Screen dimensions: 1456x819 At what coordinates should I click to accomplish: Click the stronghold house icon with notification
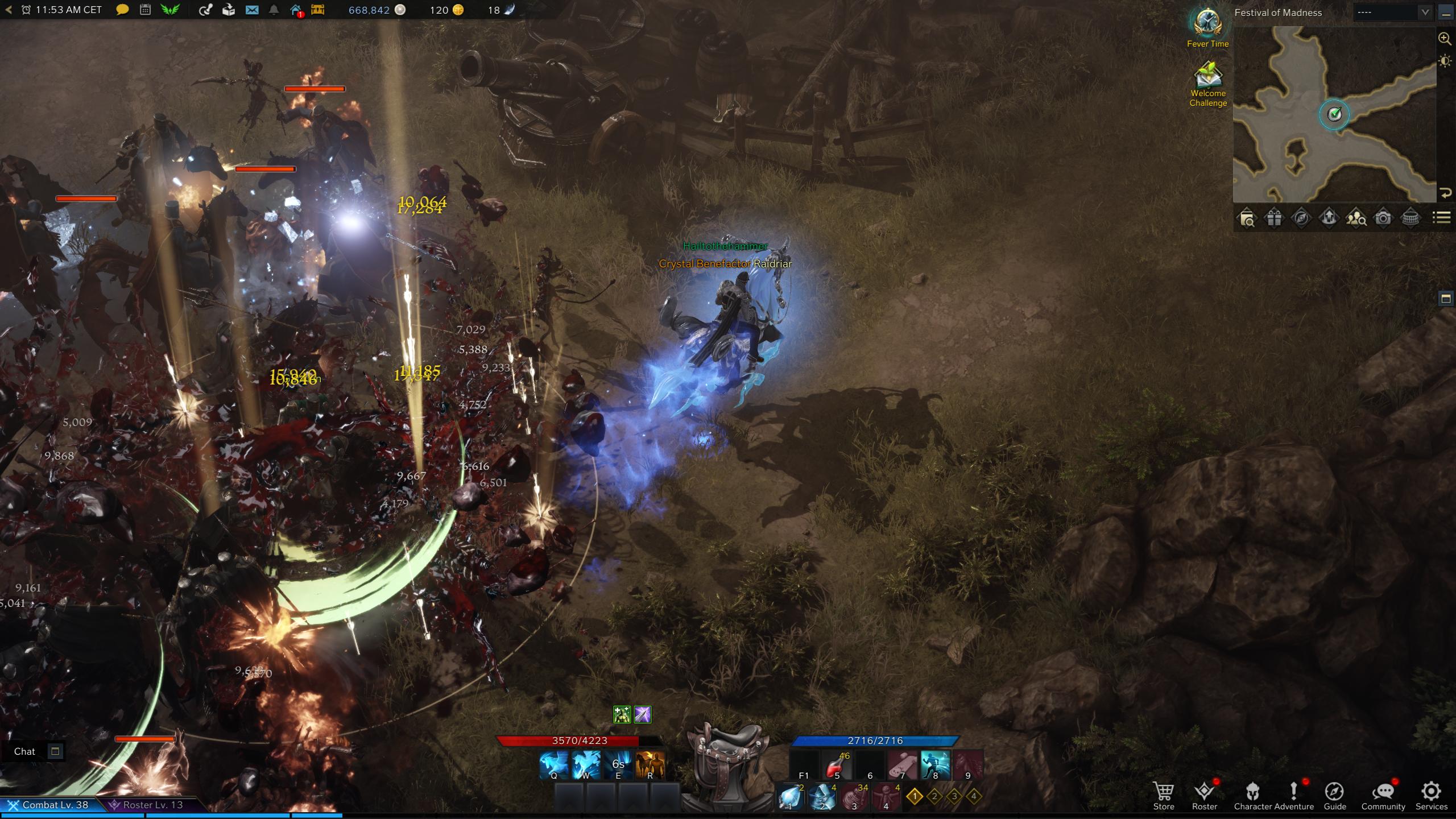(x=296, y=10)
